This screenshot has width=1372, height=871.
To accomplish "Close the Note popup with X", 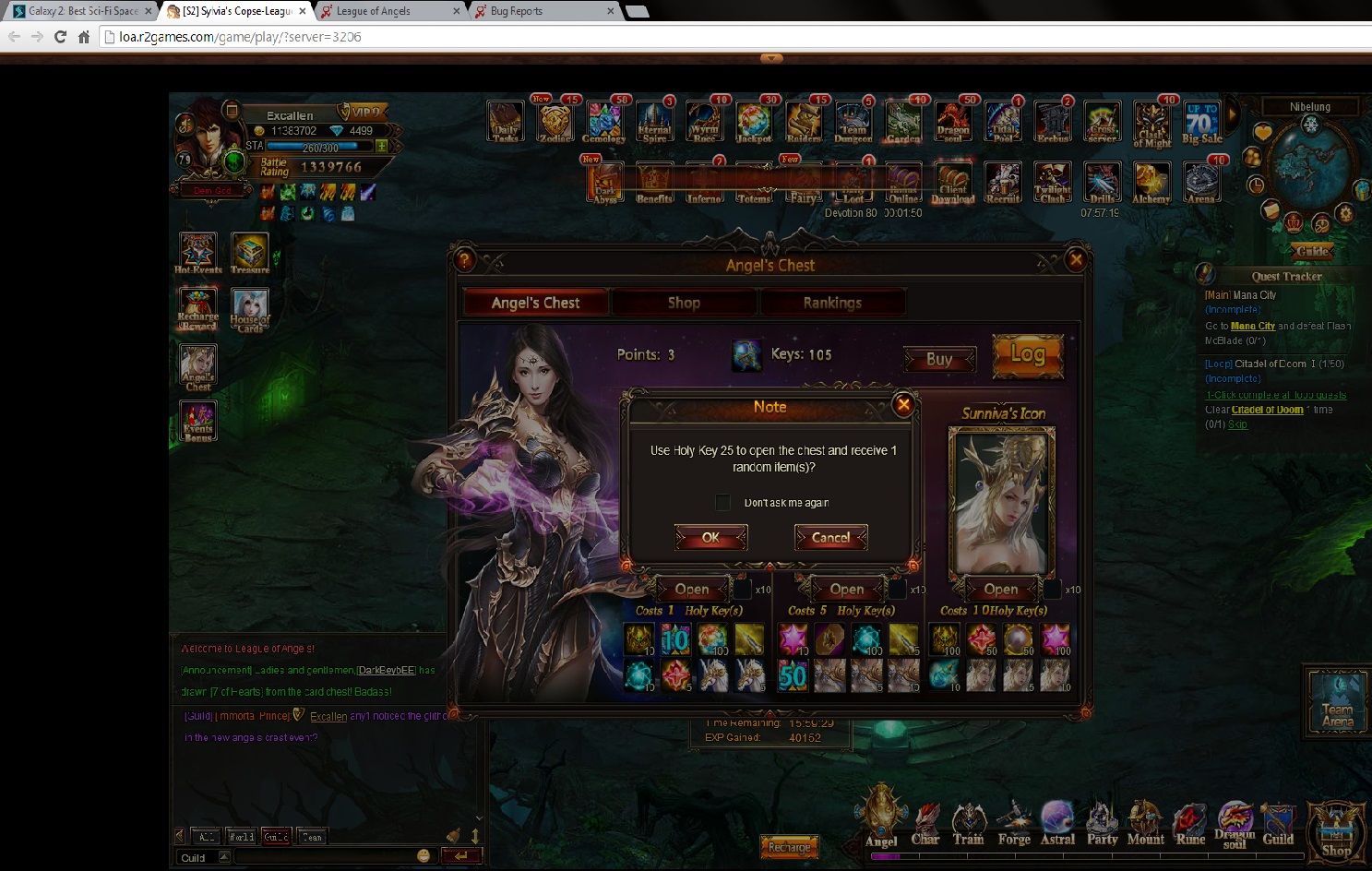I will 904,404.
